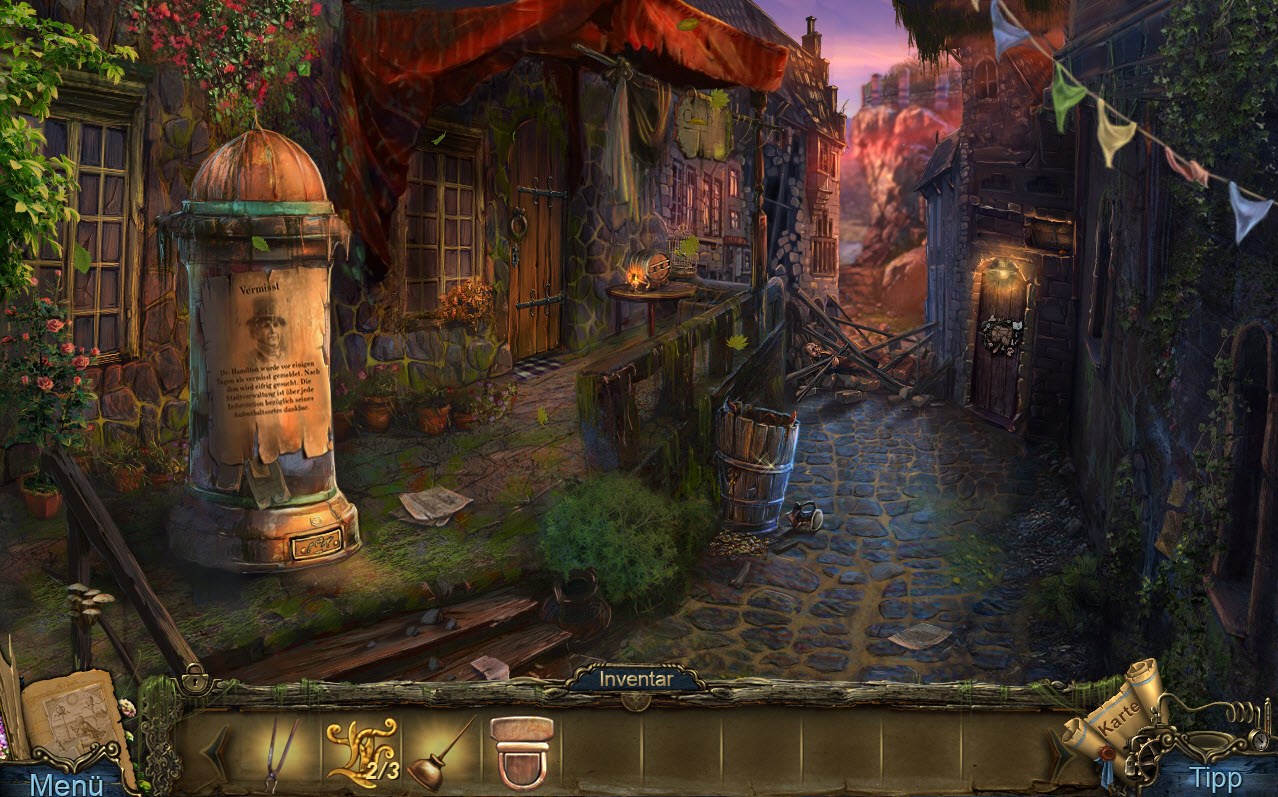Viewport: 1278px width, 797px height.
Task: Toggle the inventory padlock lock
Action: (x=193, y=682)
